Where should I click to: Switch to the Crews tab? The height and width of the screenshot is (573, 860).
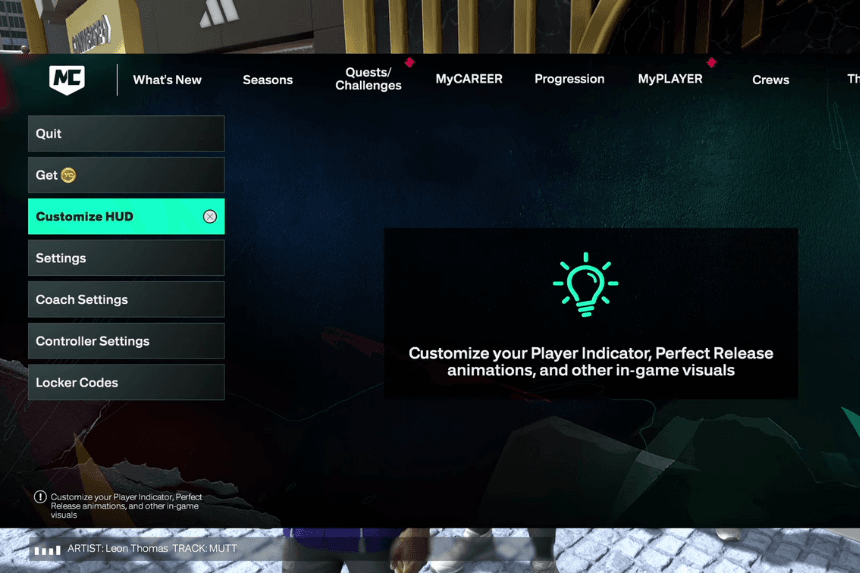pos(770,80)
